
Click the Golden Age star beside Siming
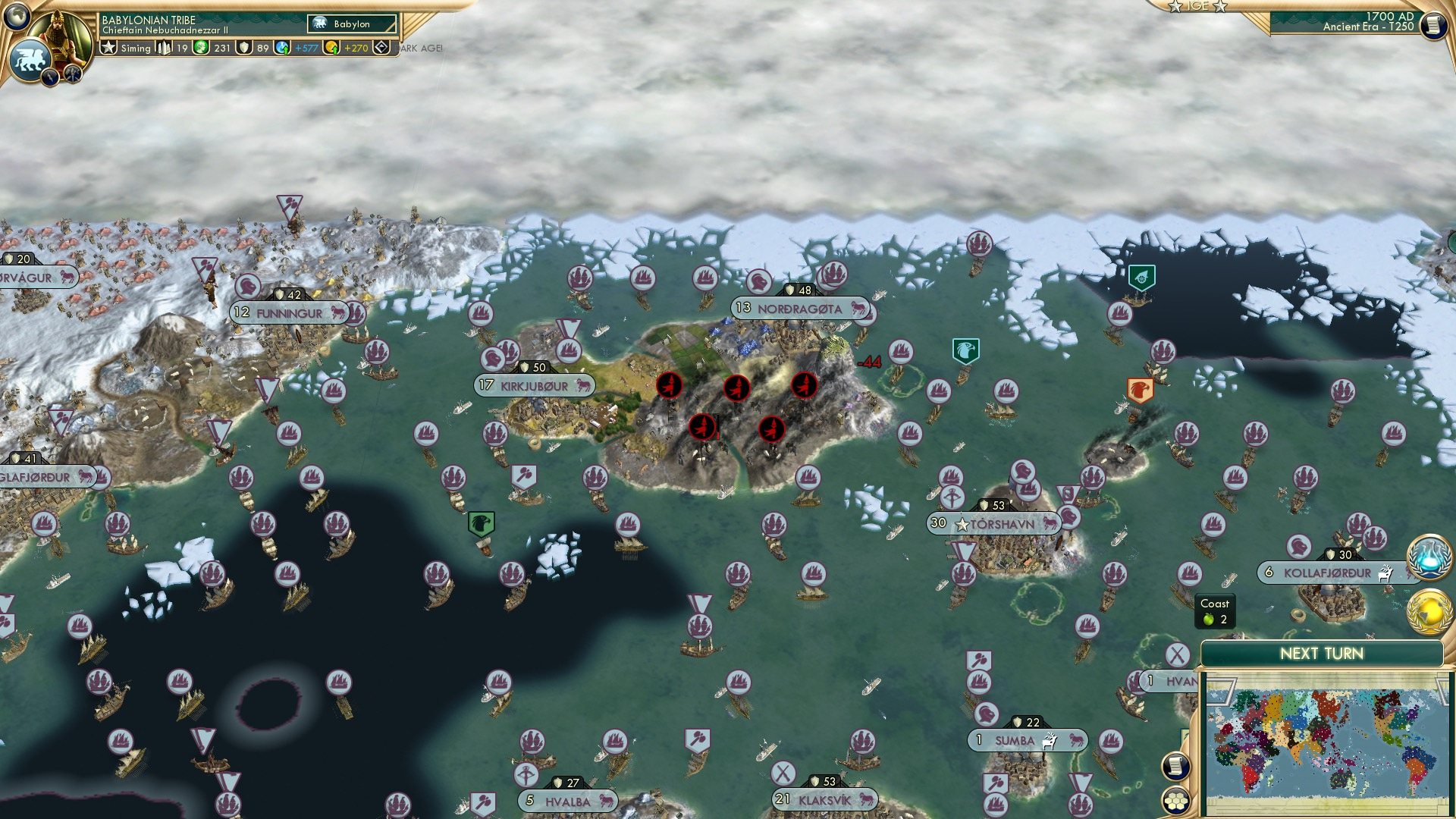tap(108, 48)
